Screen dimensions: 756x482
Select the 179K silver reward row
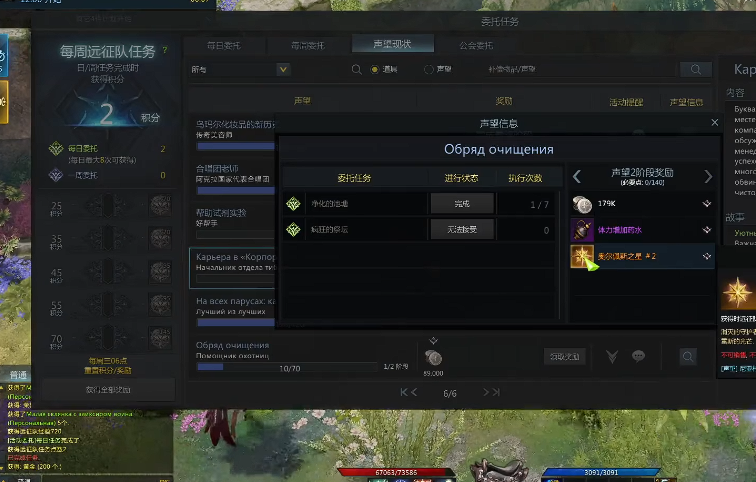(x=641, y=203)
